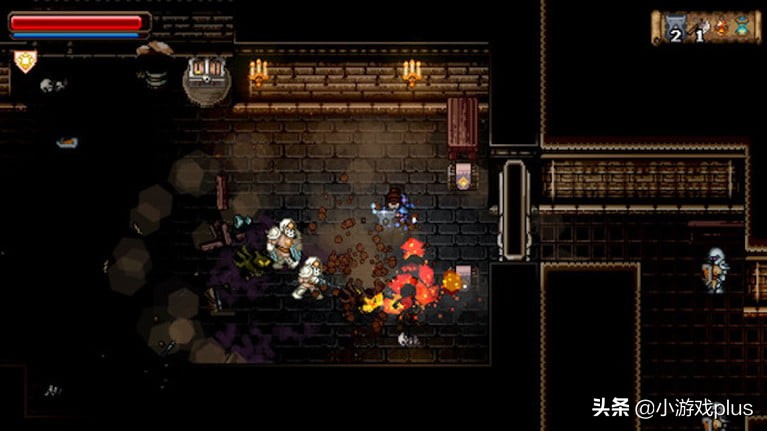Click the golden shield buff icon
Image resolution: width=767 pixels, height=431 pixels.
(25, 61)
